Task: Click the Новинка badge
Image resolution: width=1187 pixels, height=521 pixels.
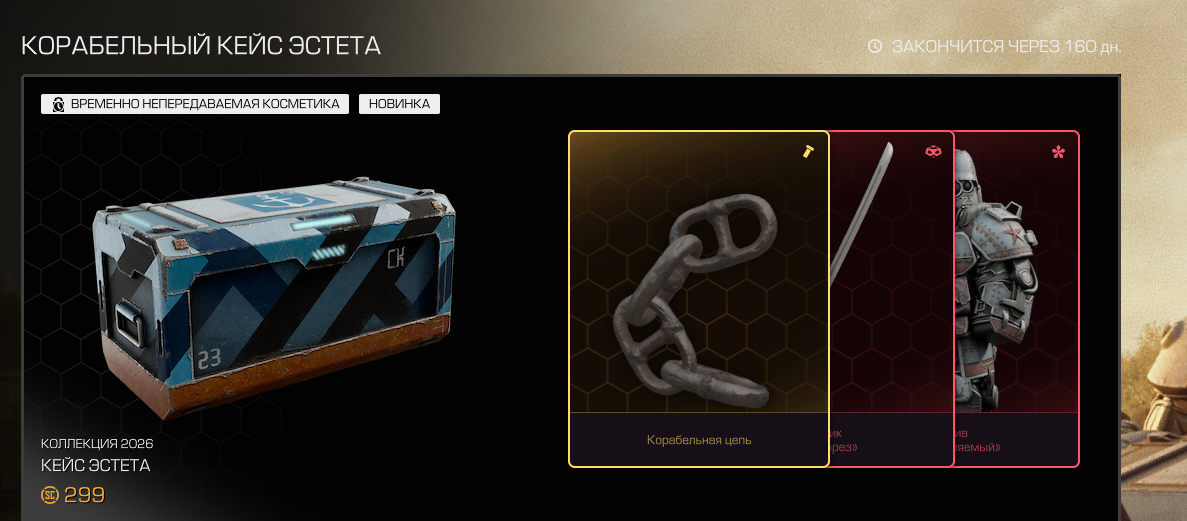Action: coord(399,104)
